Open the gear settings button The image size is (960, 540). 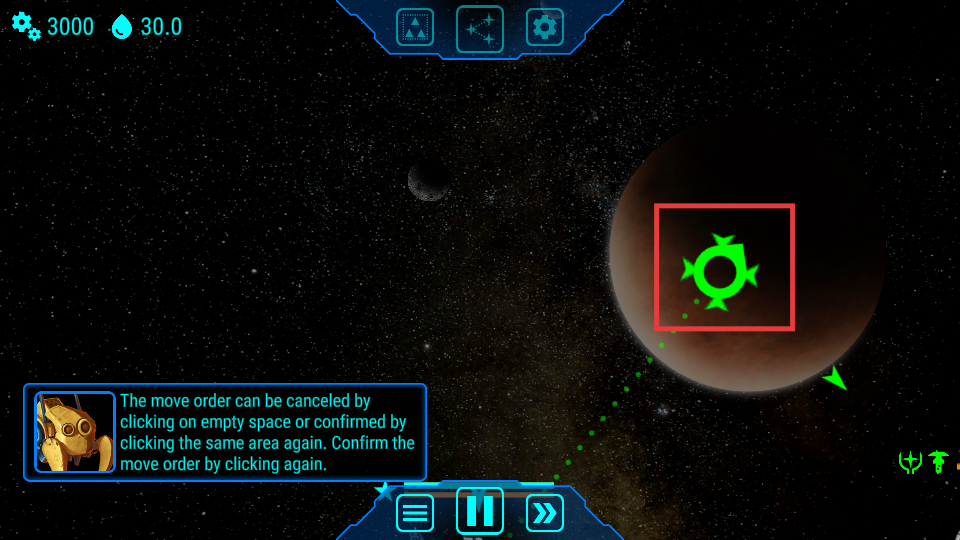[x=545, y=27]
